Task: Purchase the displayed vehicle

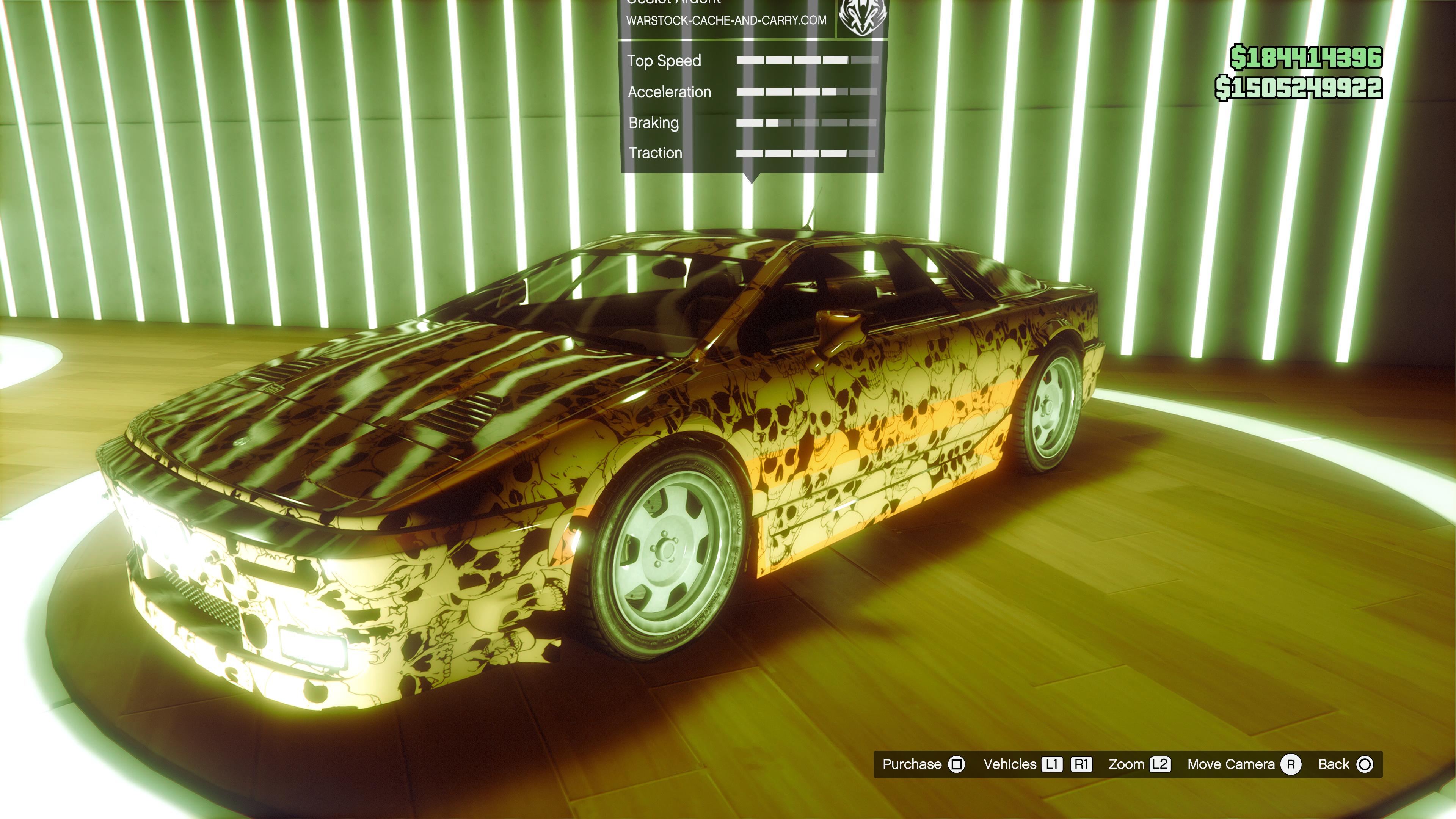Action: [923, 764]
